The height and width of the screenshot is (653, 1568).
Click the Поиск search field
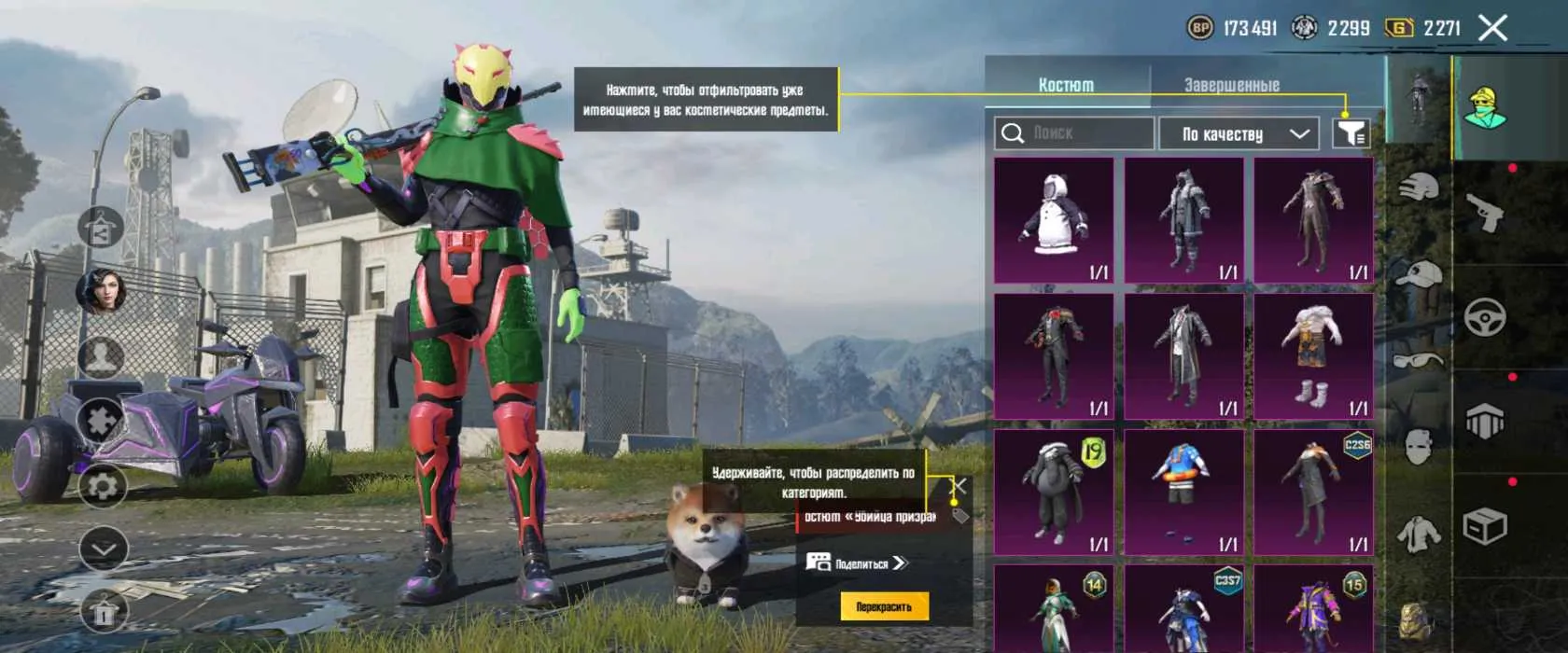(x=1074, y=133)
